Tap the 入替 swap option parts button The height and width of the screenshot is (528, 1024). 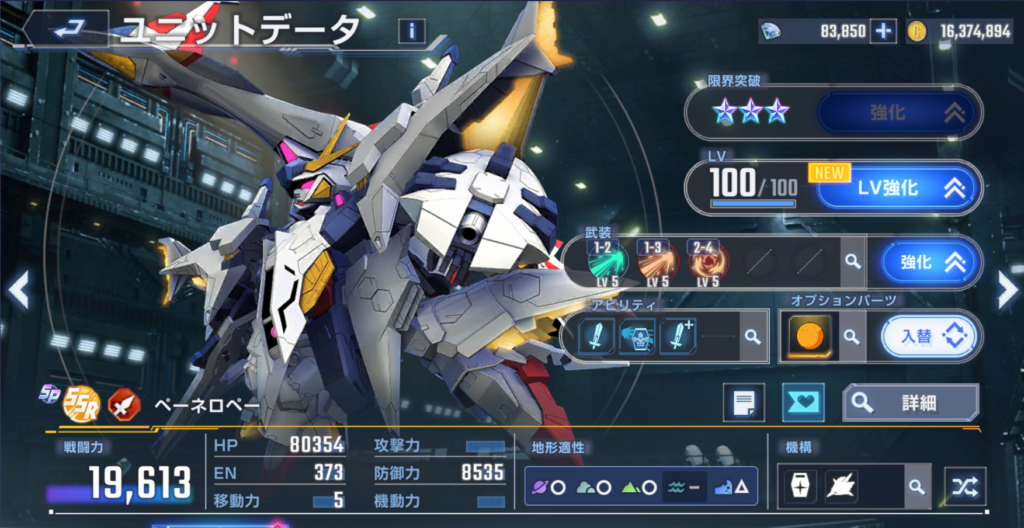(929, 337)
